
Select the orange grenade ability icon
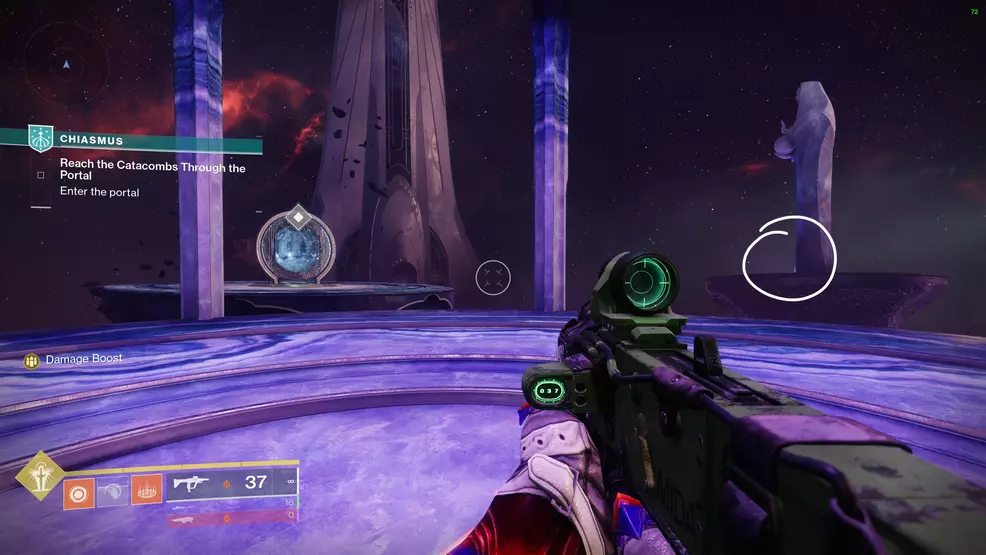(x=79, y=494)
